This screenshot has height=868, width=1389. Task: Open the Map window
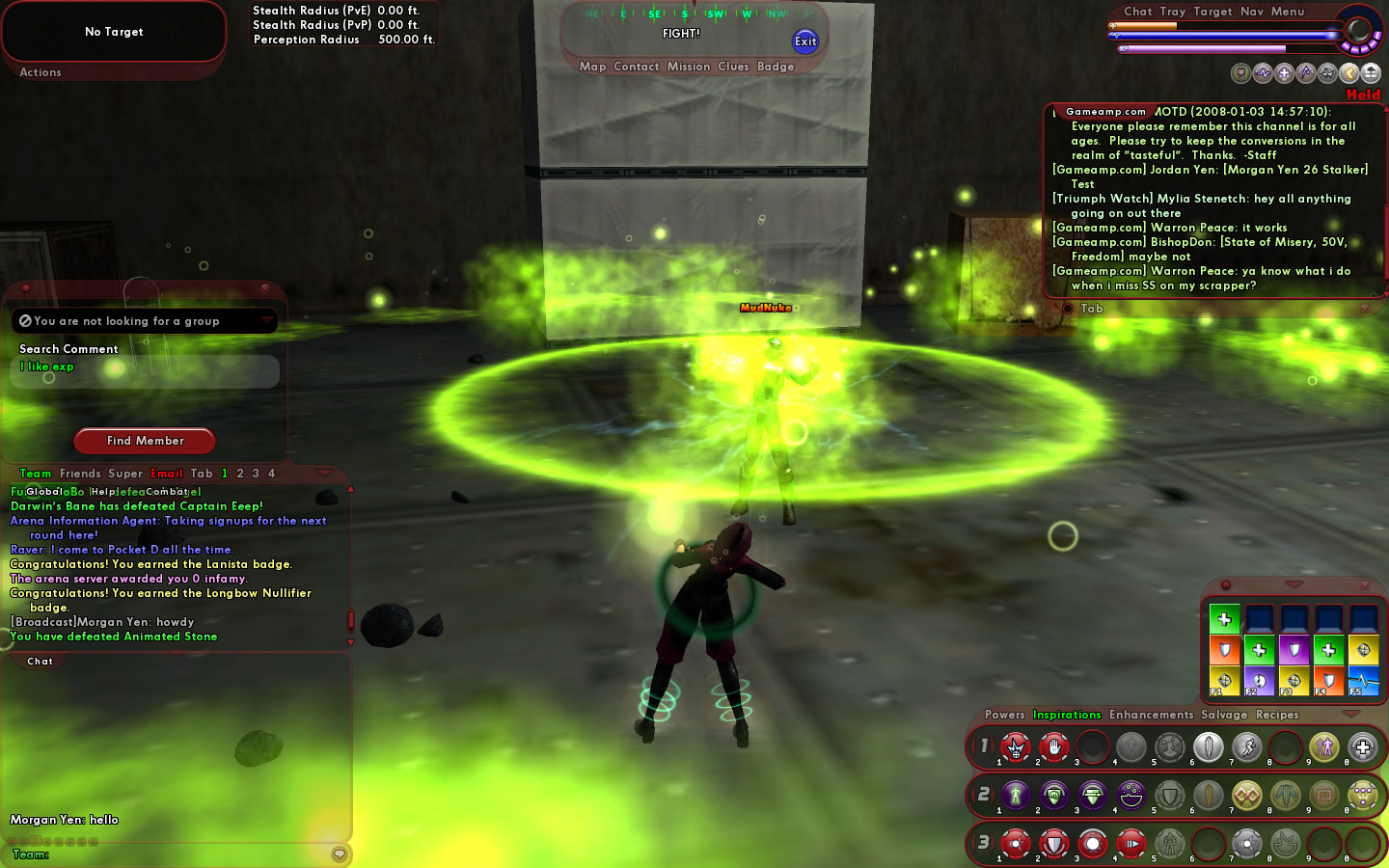click(x=592, y=67)
